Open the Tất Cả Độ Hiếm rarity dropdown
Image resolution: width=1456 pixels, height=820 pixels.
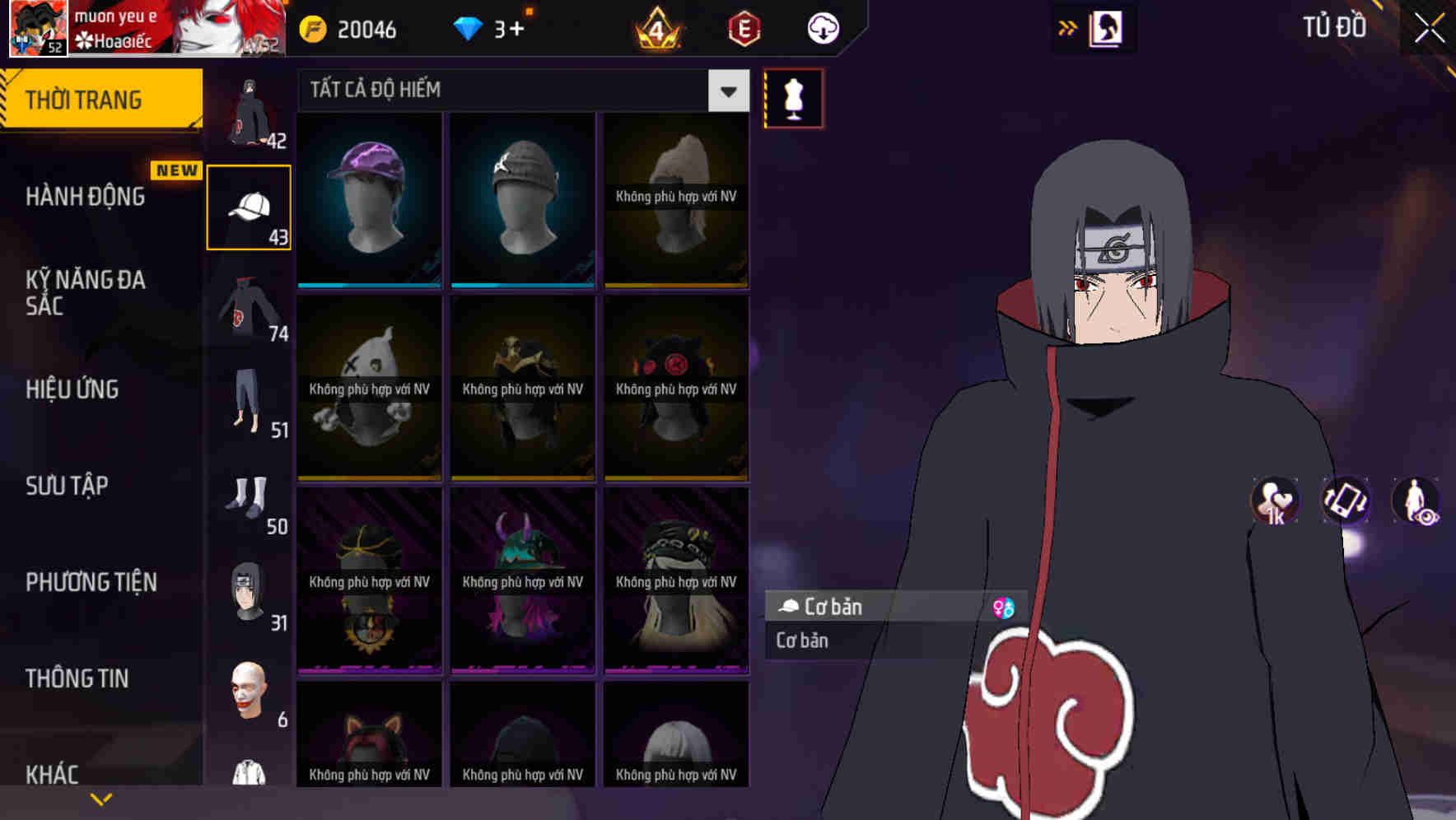[x=519, y=91]
